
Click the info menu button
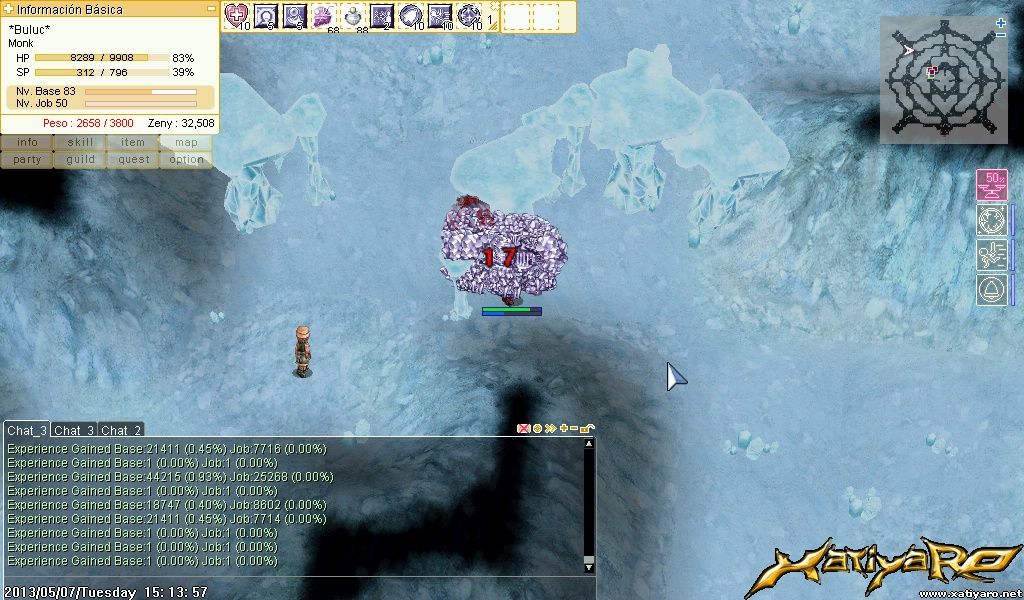pyautogui.click(x=27, y=143)
